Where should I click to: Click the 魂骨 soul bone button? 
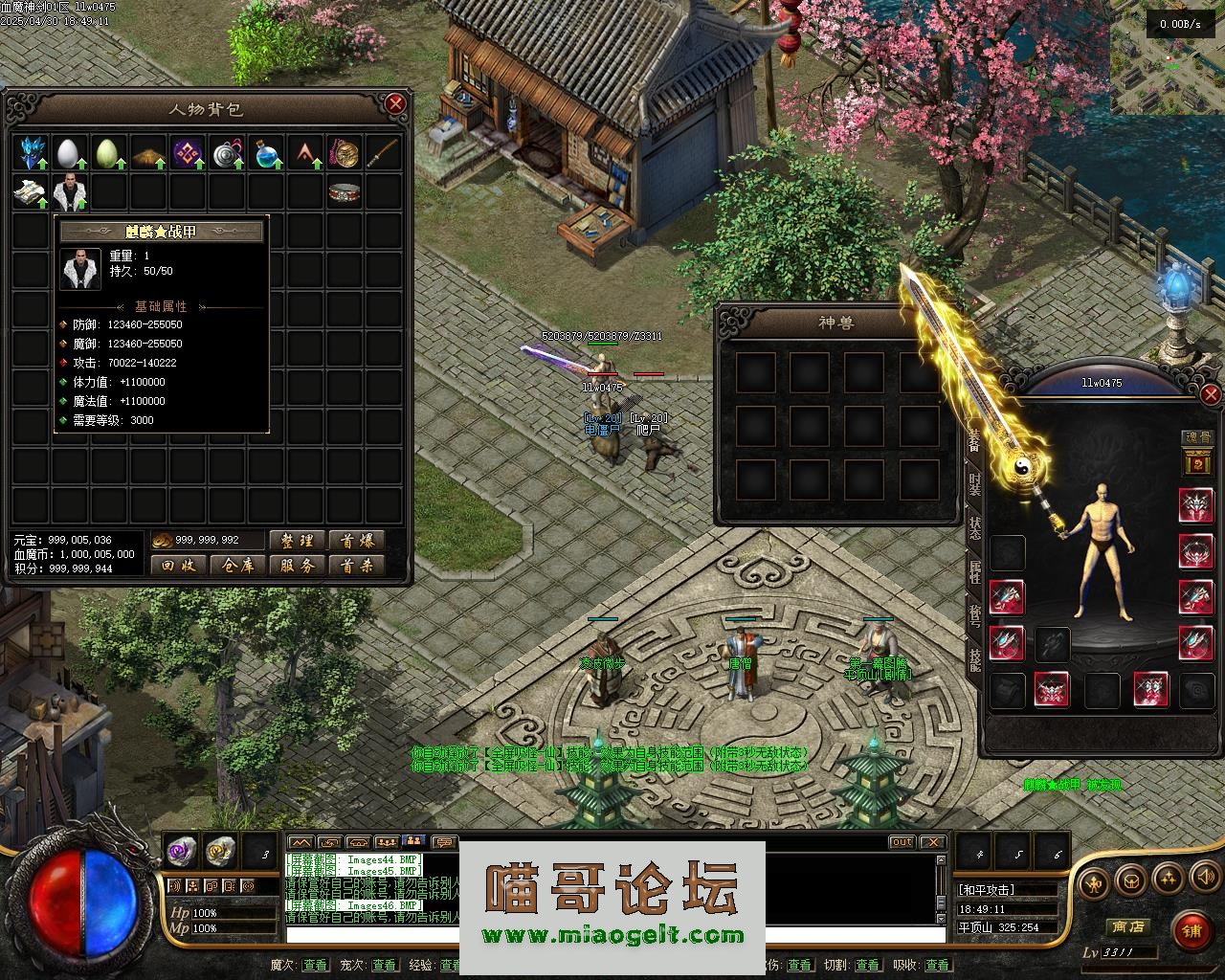(x=1197, y=437)
